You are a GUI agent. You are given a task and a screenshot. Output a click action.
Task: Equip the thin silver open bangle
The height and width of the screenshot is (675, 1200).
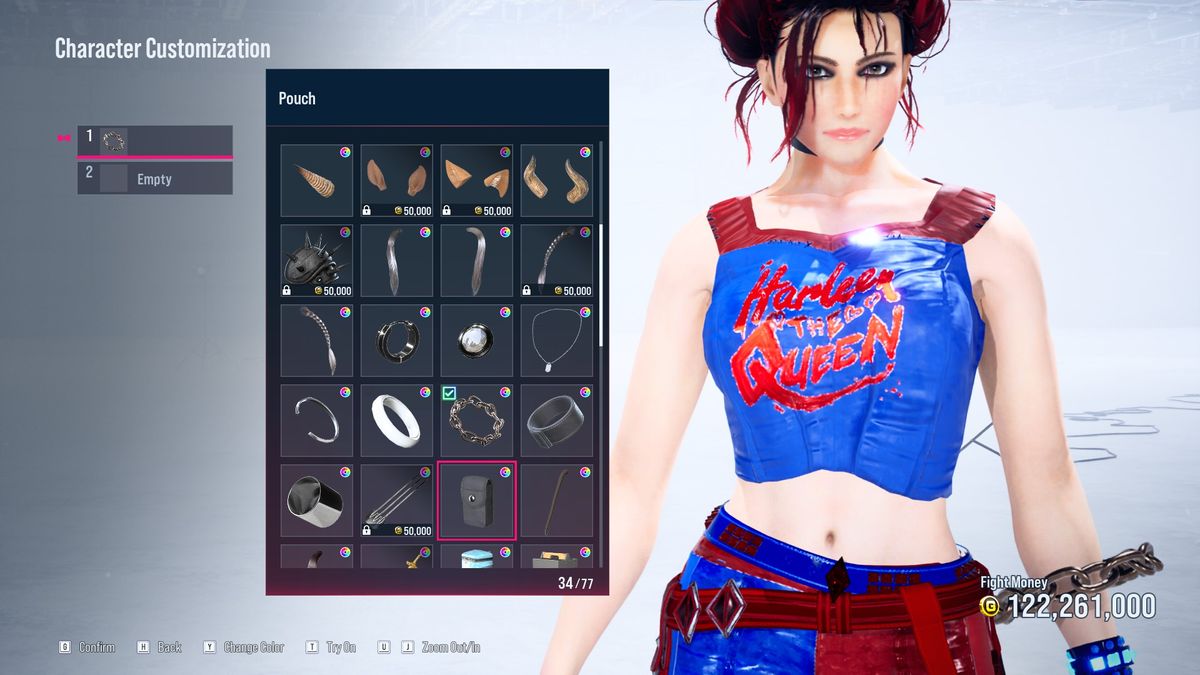click(x=316, y=420)
